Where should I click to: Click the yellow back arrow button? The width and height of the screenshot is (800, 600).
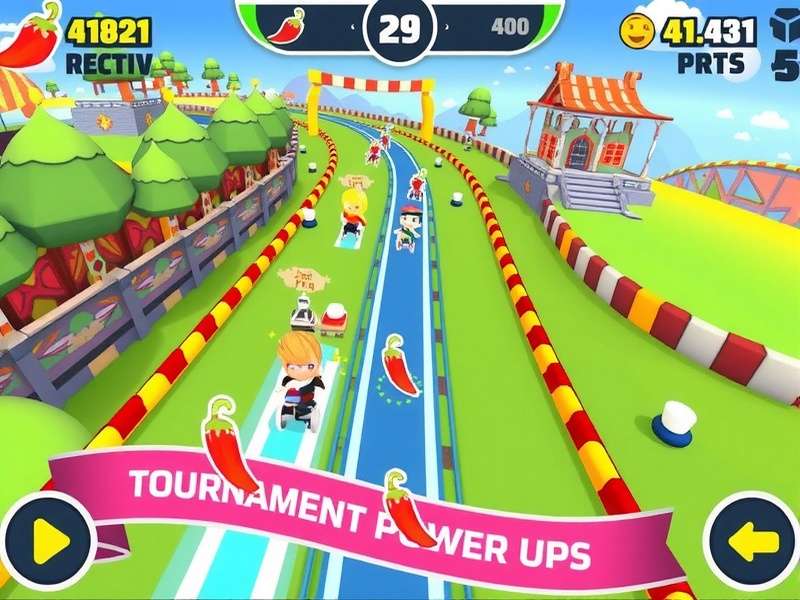point(752,541)
